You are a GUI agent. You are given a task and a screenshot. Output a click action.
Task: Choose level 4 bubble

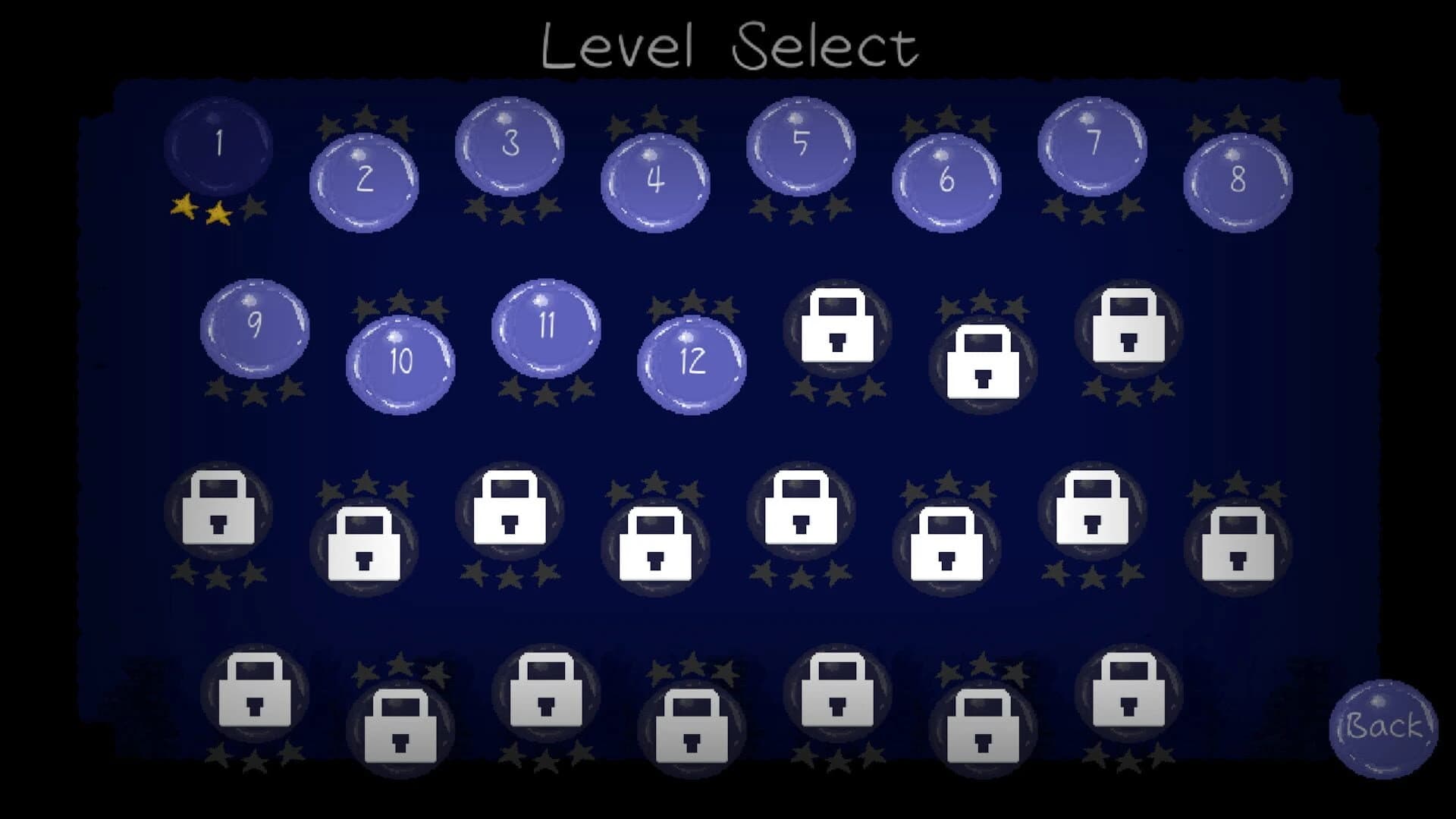[654, 182]
